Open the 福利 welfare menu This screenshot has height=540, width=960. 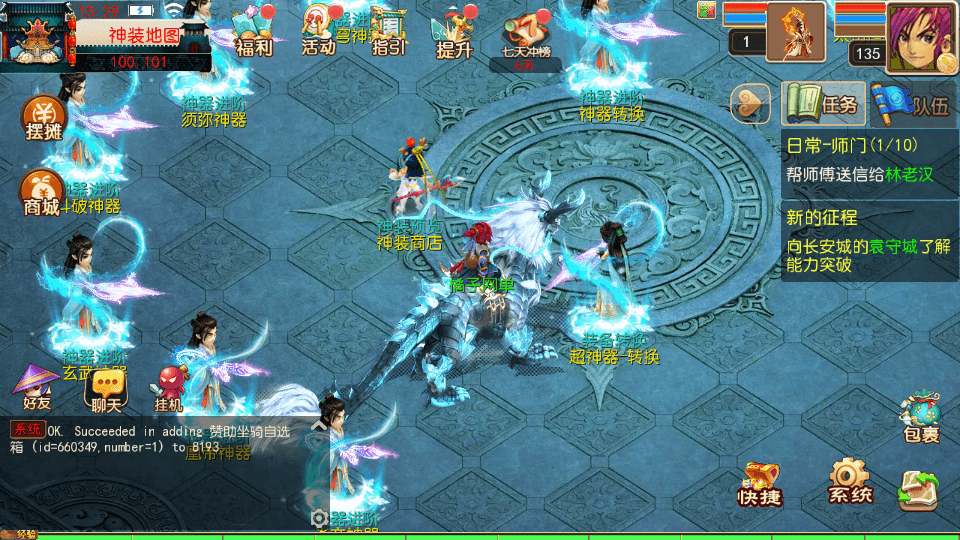click(x=253, y=31)
